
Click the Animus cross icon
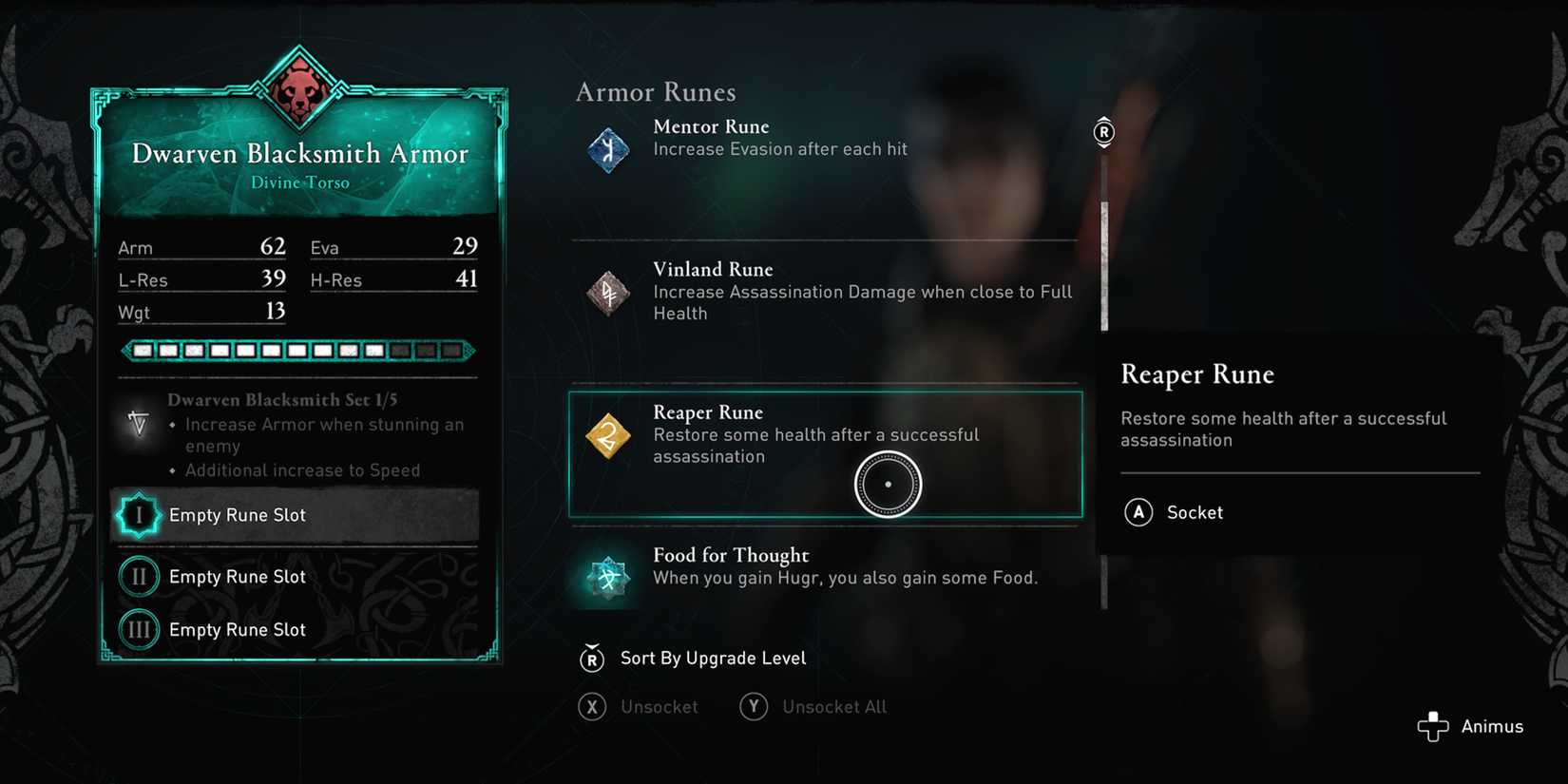[x=1433, y=726]
